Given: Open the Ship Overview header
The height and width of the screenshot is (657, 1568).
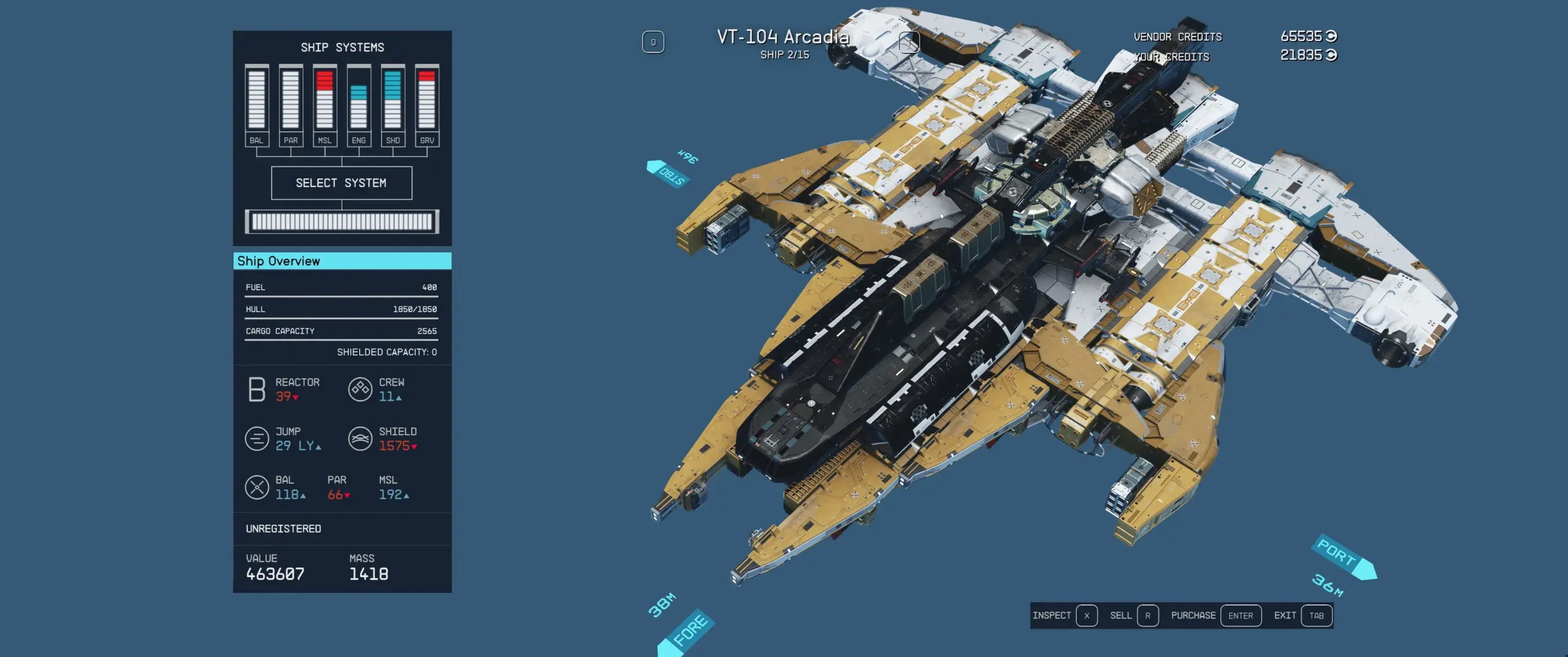Looking at the screenshot, I should click(x=342, y=261).
